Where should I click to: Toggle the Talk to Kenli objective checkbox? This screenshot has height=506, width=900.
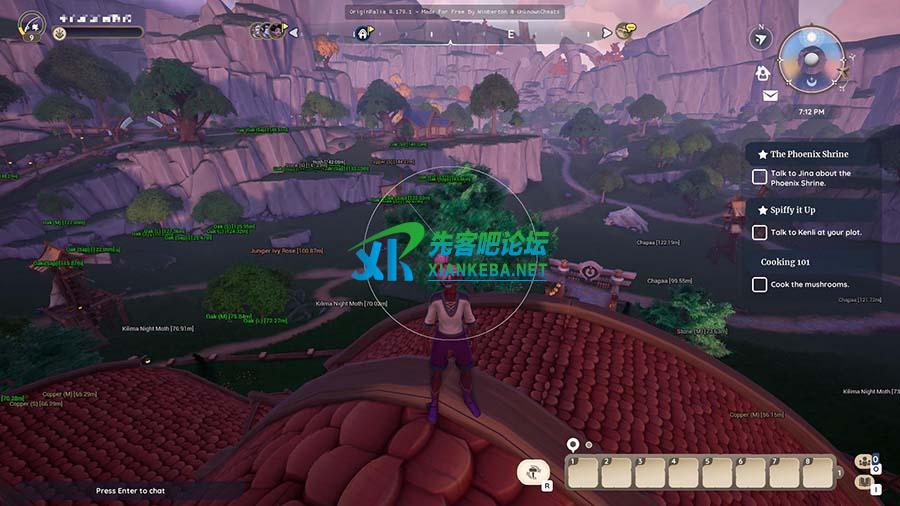[x=759, y=233]
